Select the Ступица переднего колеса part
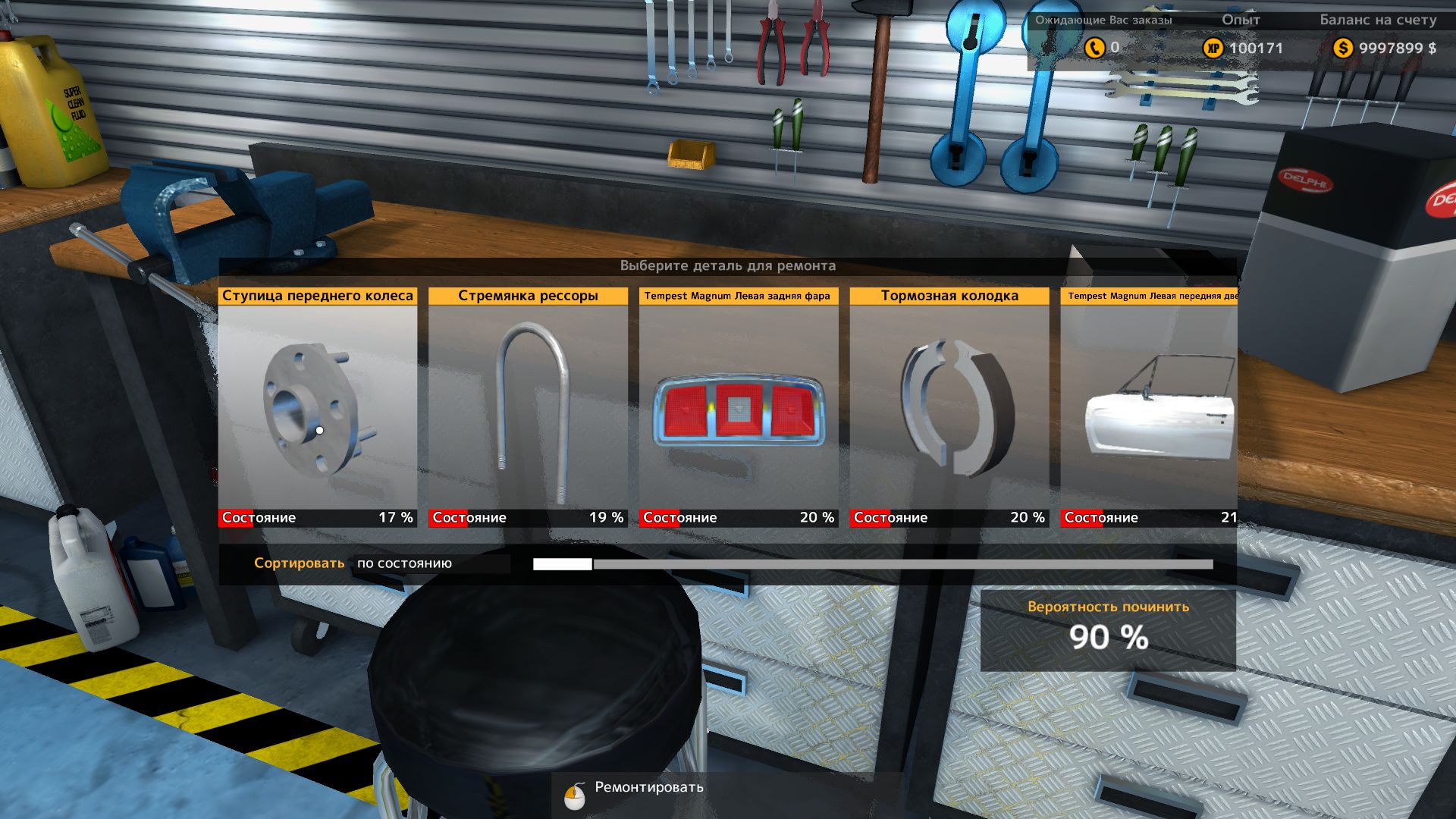This screenshot has width=1456, height=819. tap(317, 406)
